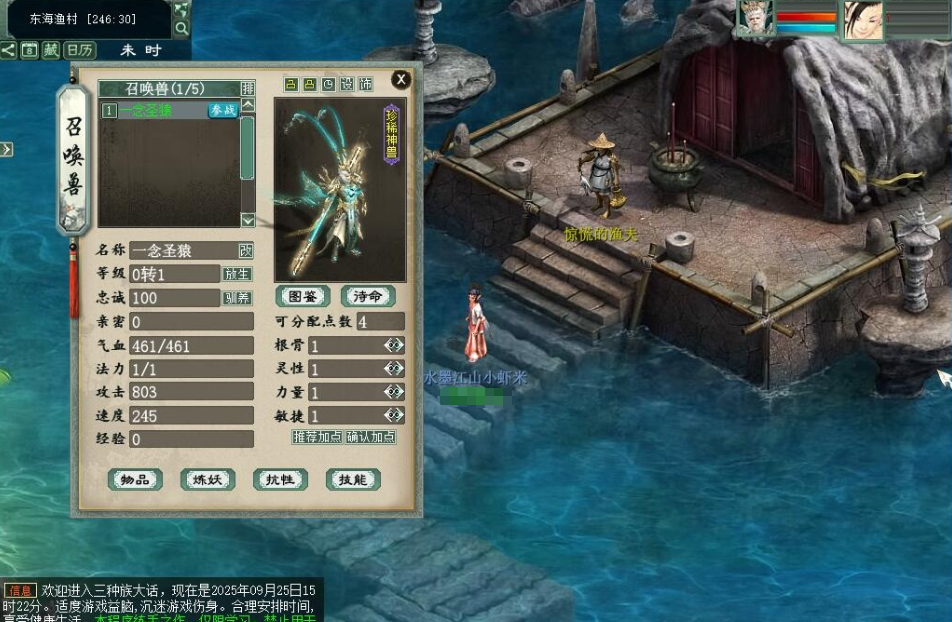Click the 排 sort button

click(x=248, y=88)
